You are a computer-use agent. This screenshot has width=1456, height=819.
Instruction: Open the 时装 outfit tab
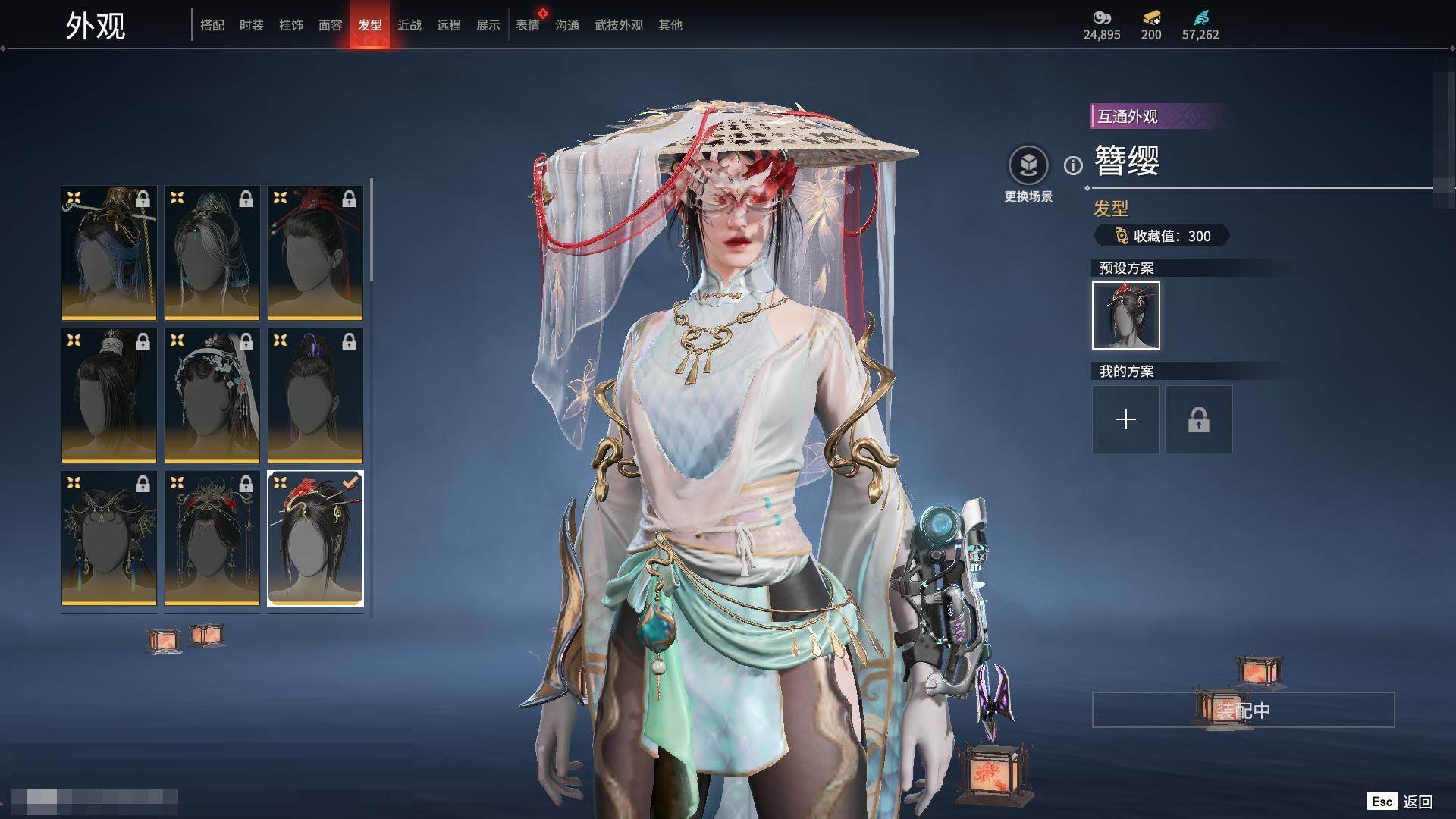tap(252, 25)
